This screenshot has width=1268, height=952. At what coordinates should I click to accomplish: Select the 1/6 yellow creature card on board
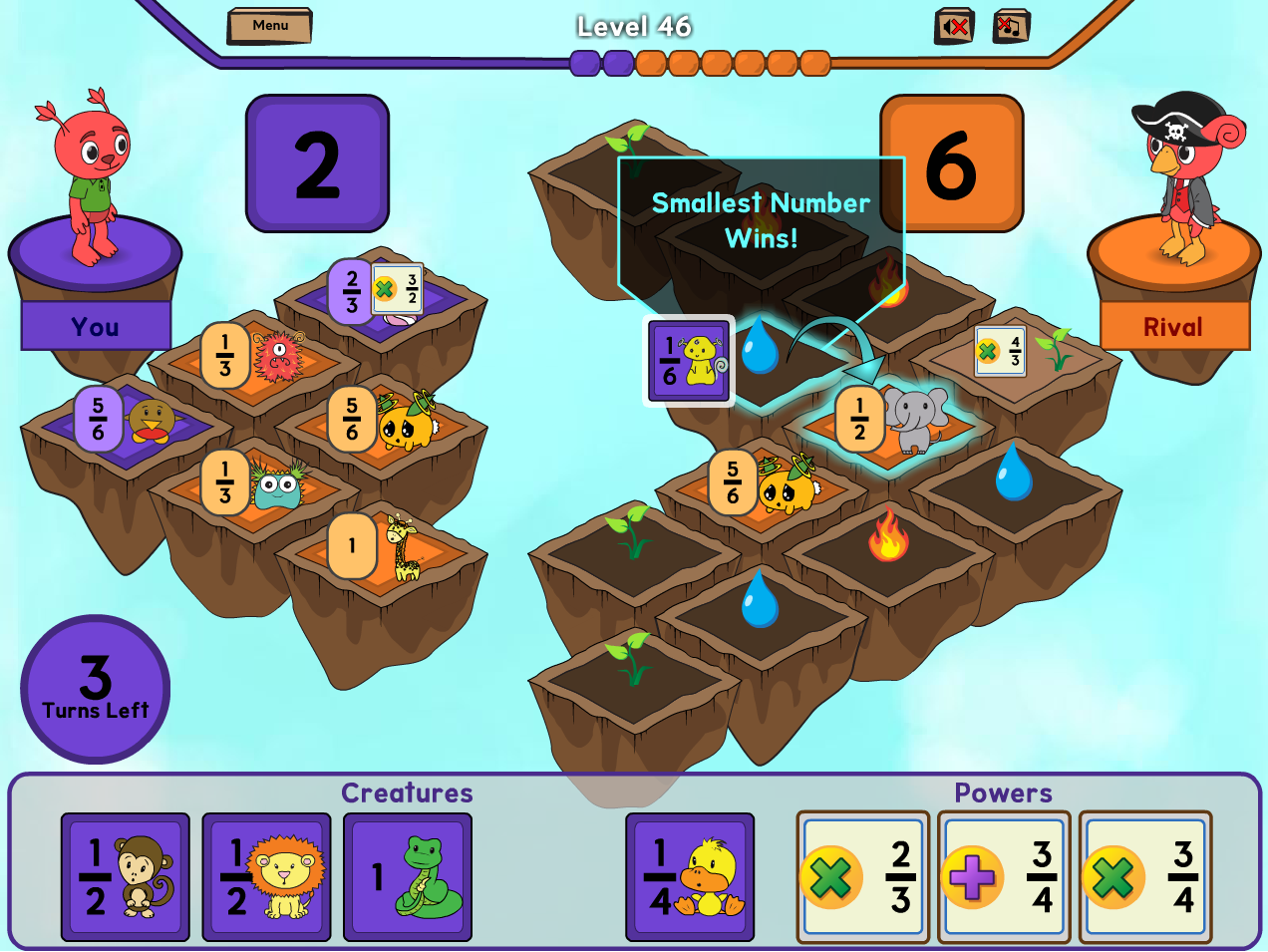tap(690, 361)
